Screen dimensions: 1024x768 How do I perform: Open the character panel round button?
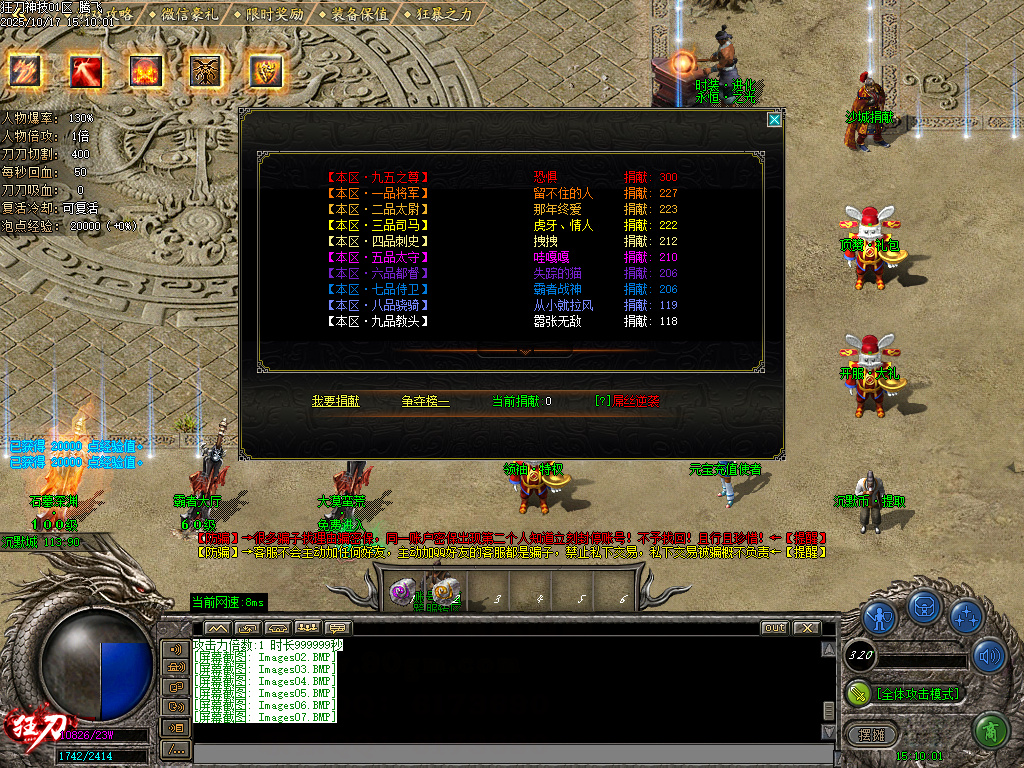pyautogui.click(x=880, y=617)
